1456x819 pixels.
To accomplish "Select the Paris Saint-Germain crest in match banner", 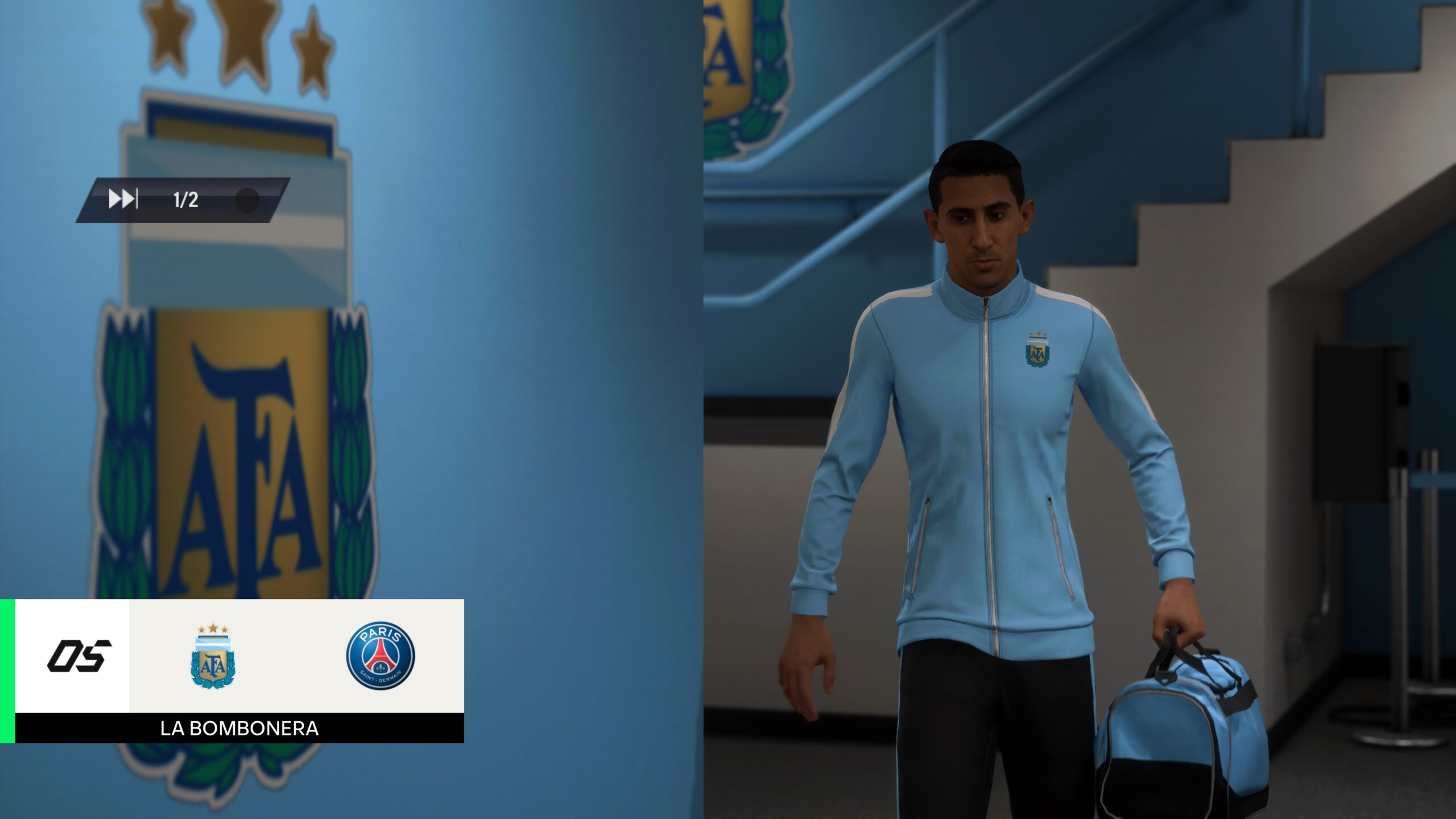I will pyautogui.click(x=380, y=655).
